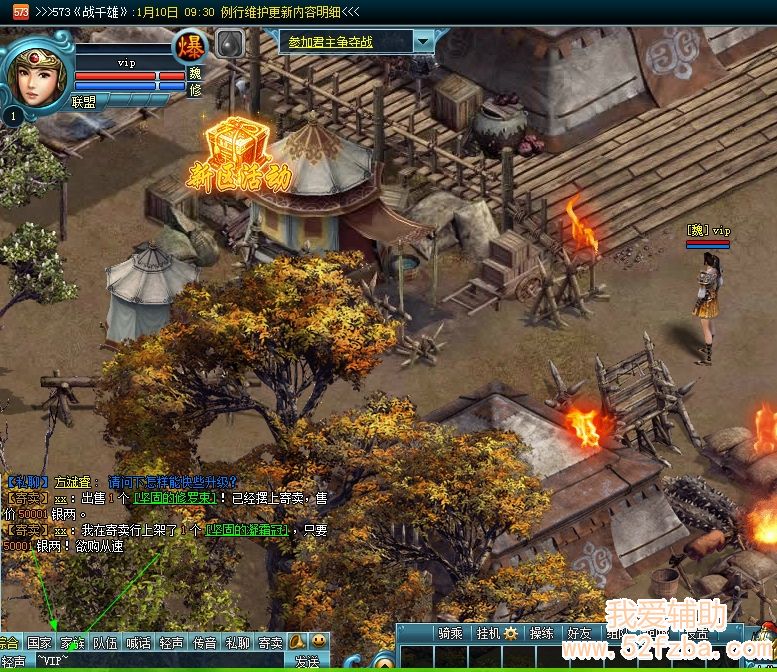This screenshot has width=777, height=672.
Task: Switch to the 家族 chat tab
Action: [x=72, y=643]
